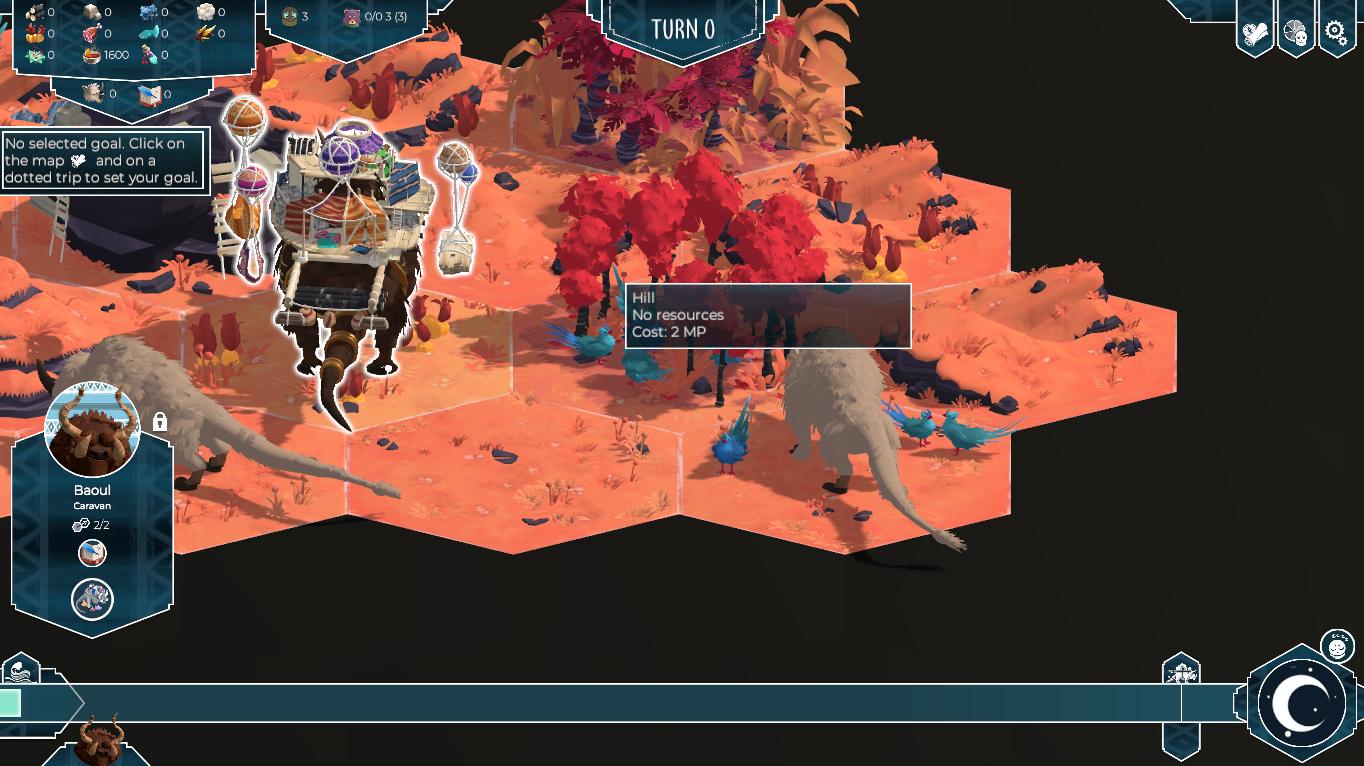This screenshot has width=1364, height=766.
Task: Toggle the padlock beside Baoul's portrait
Action: [160, 422]
